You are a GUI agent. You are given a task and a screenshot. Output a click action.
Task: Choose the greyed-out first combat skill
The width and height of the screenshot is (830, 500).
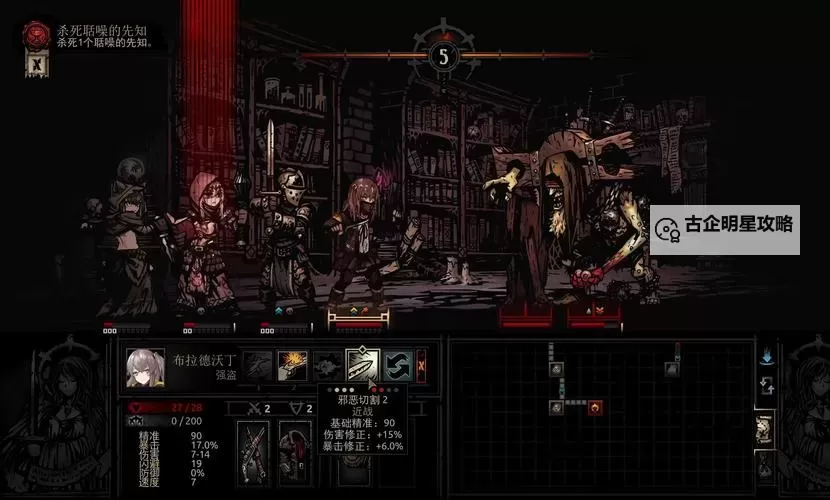click(258, 364)
